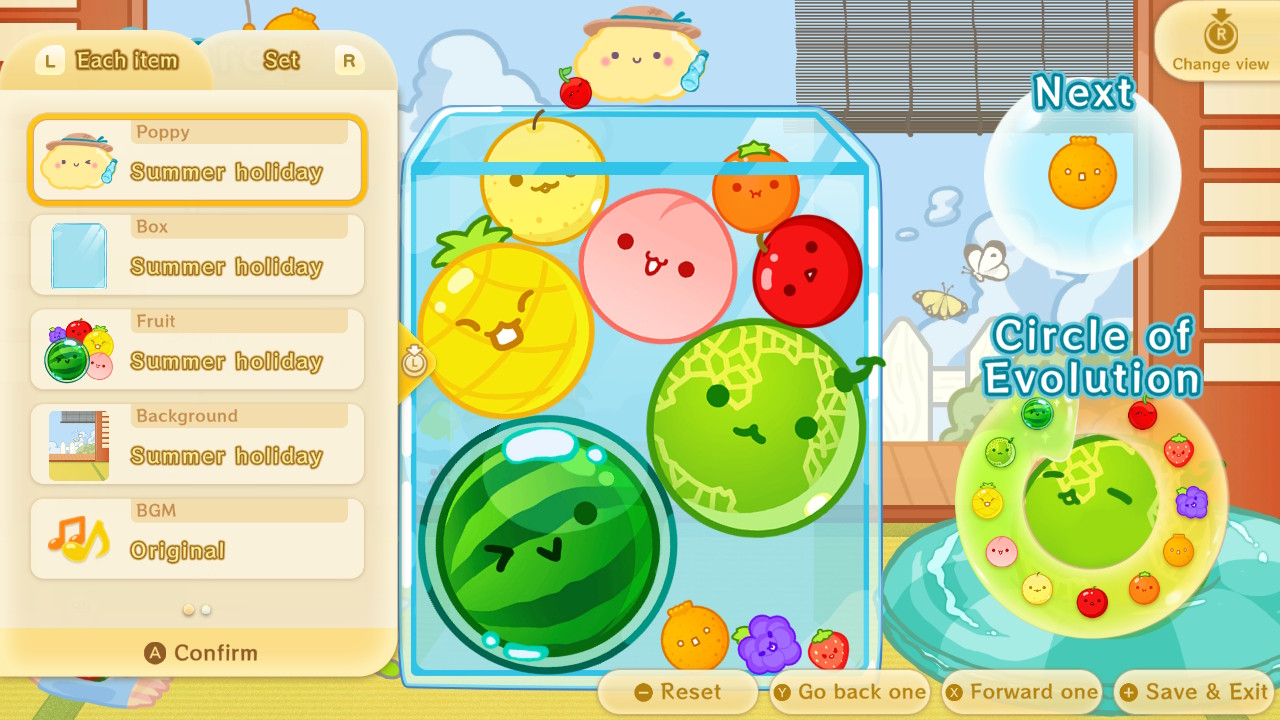1280x720 pixels.
Task: Switch to the Set tab
Action: click(x=280, y=60)
